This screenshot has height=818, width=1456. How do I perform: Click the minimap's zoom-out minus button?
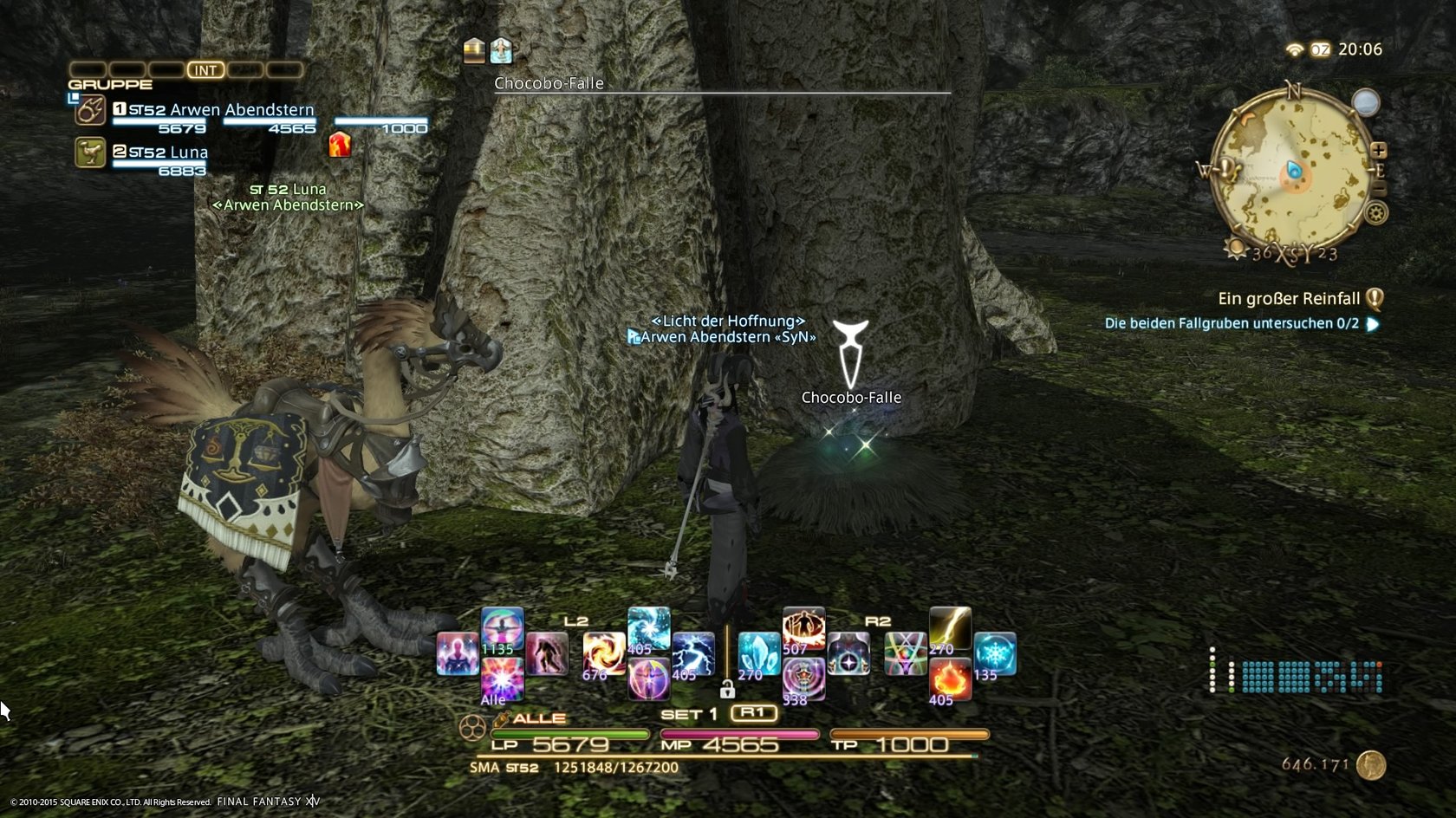pyautogui.click(x=1379, y=188)
